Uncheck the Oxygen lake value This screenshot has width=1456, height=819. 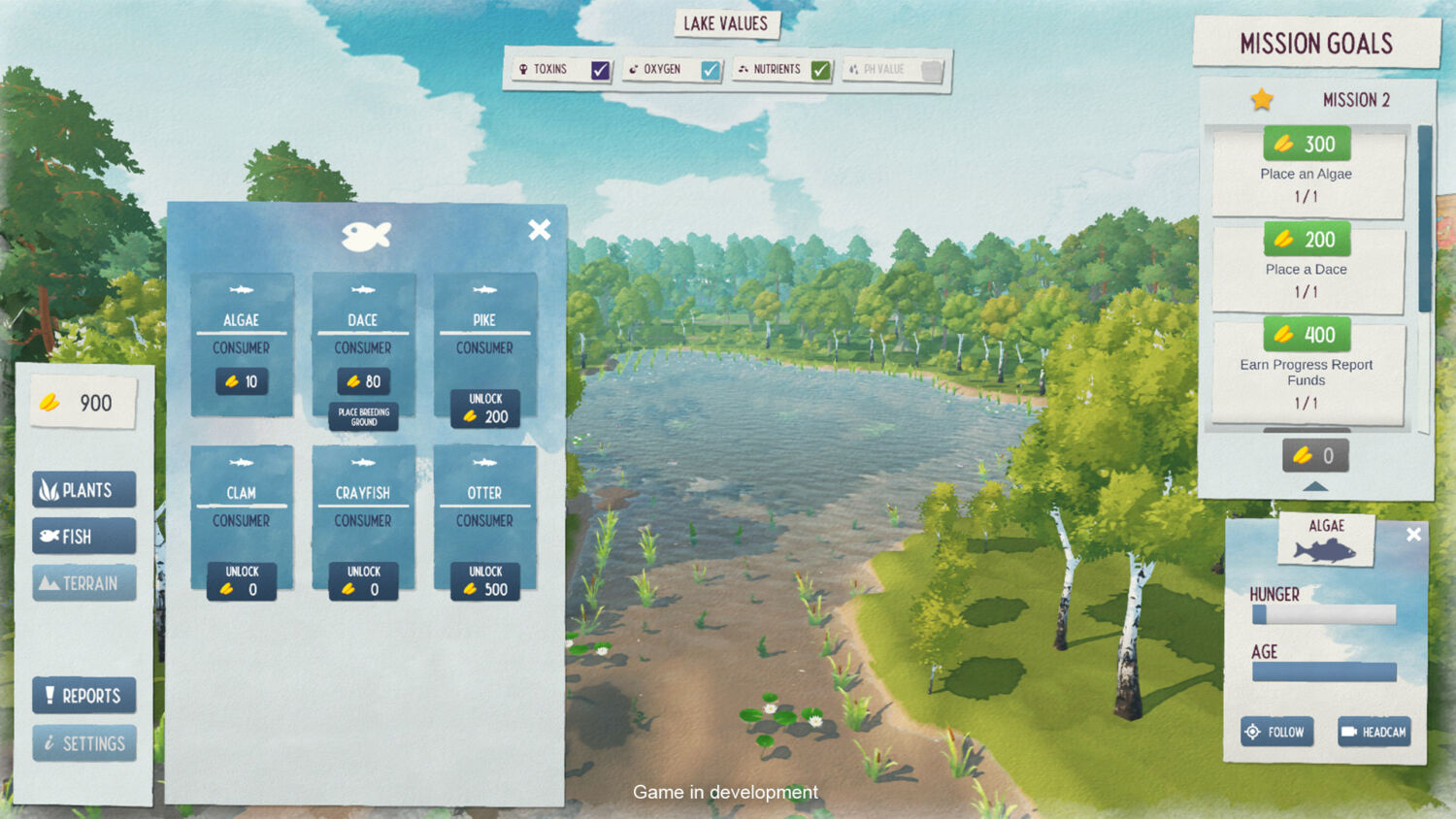click(x=711, y=69)
